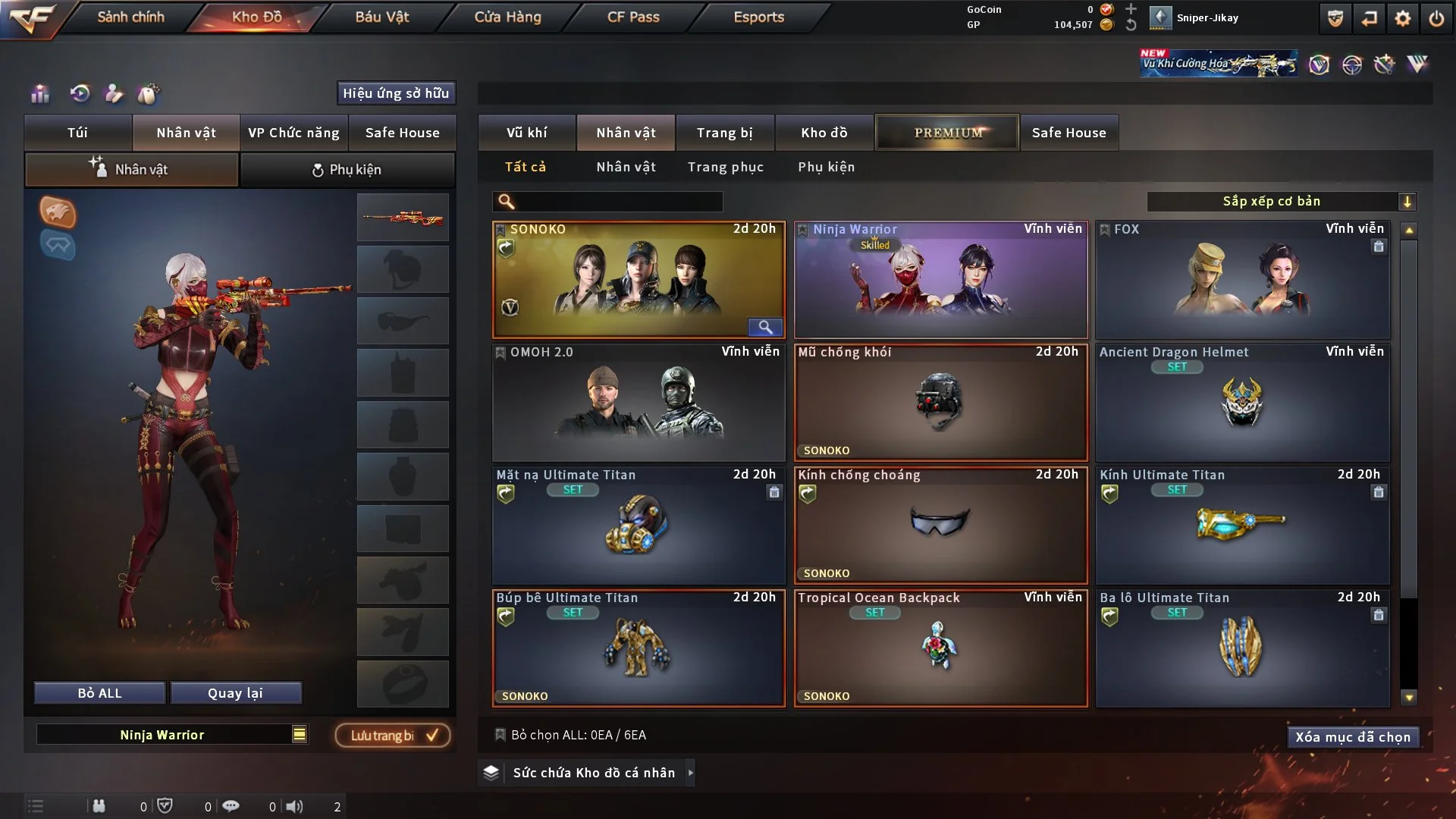Open the dog tags icon above the Túi tab
Screen dimensions: 1456x819
(x=149, y=94)
